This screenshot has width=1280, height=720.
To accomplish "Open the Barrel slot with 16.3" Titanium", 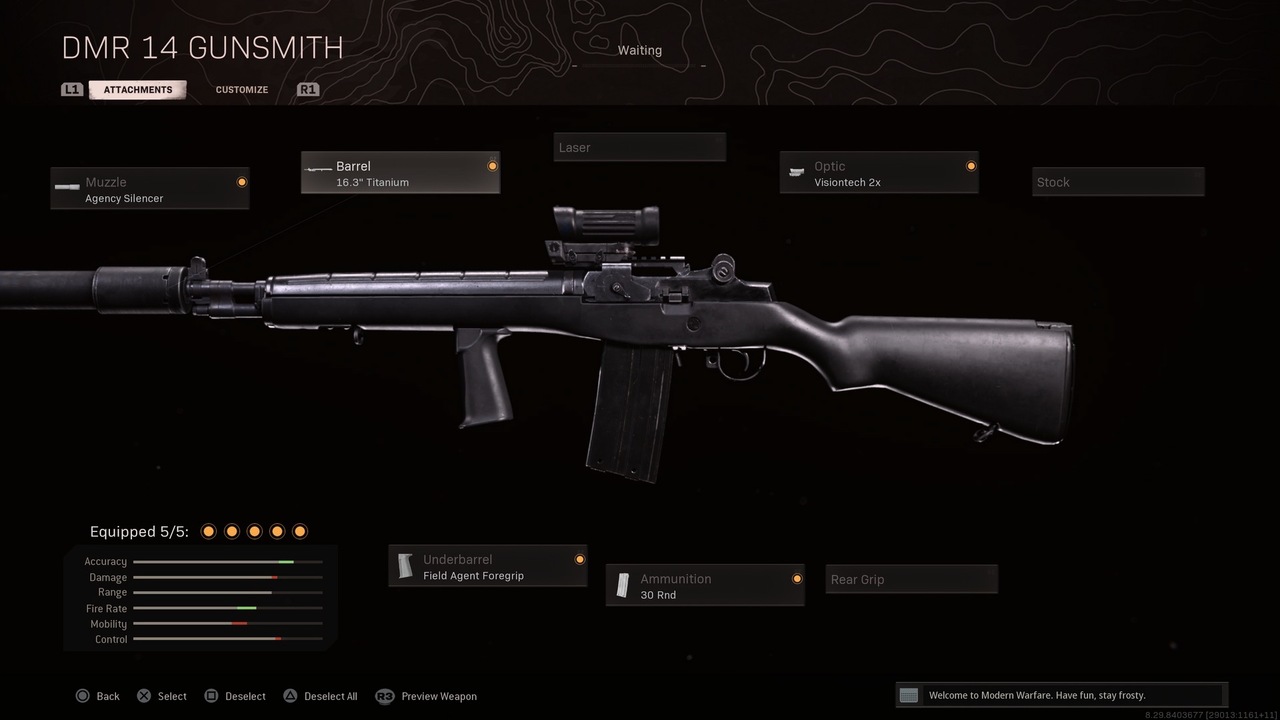I will coord(400,173).
